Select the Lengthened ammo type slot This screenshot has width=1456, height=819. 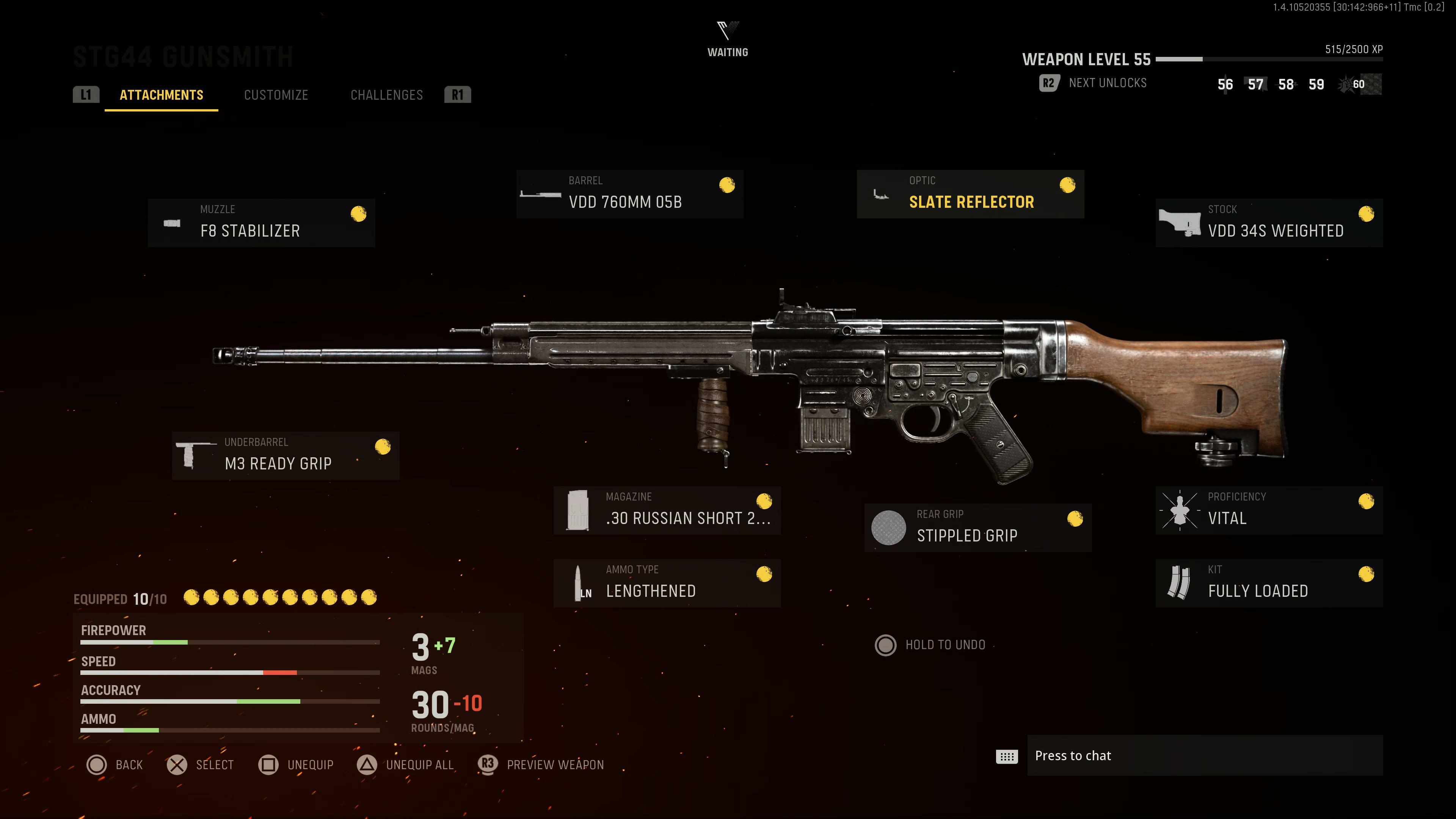(667, 583)
